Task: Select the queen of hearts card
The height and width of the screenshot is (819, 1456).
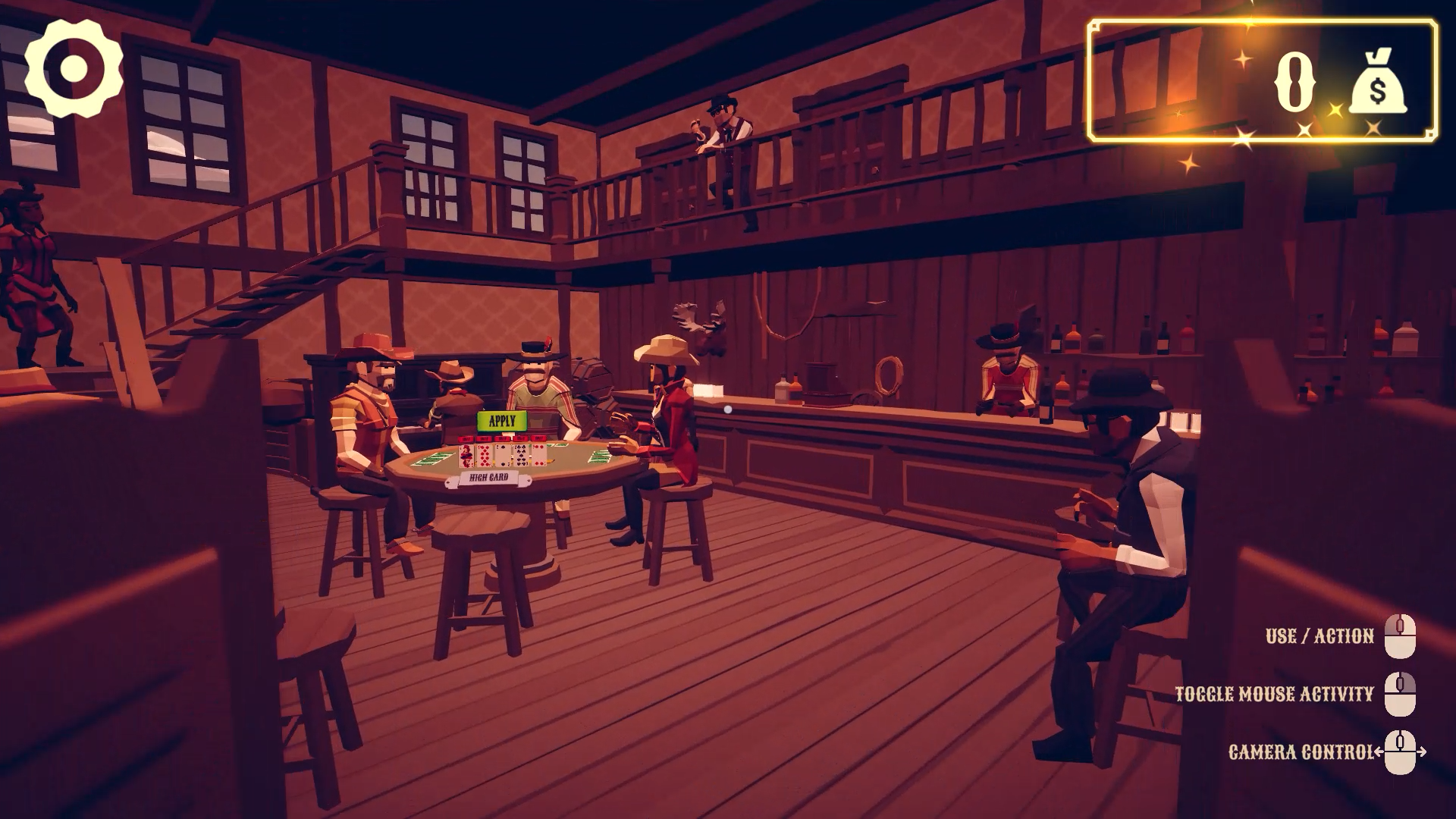Action: (x=466, y=457)
